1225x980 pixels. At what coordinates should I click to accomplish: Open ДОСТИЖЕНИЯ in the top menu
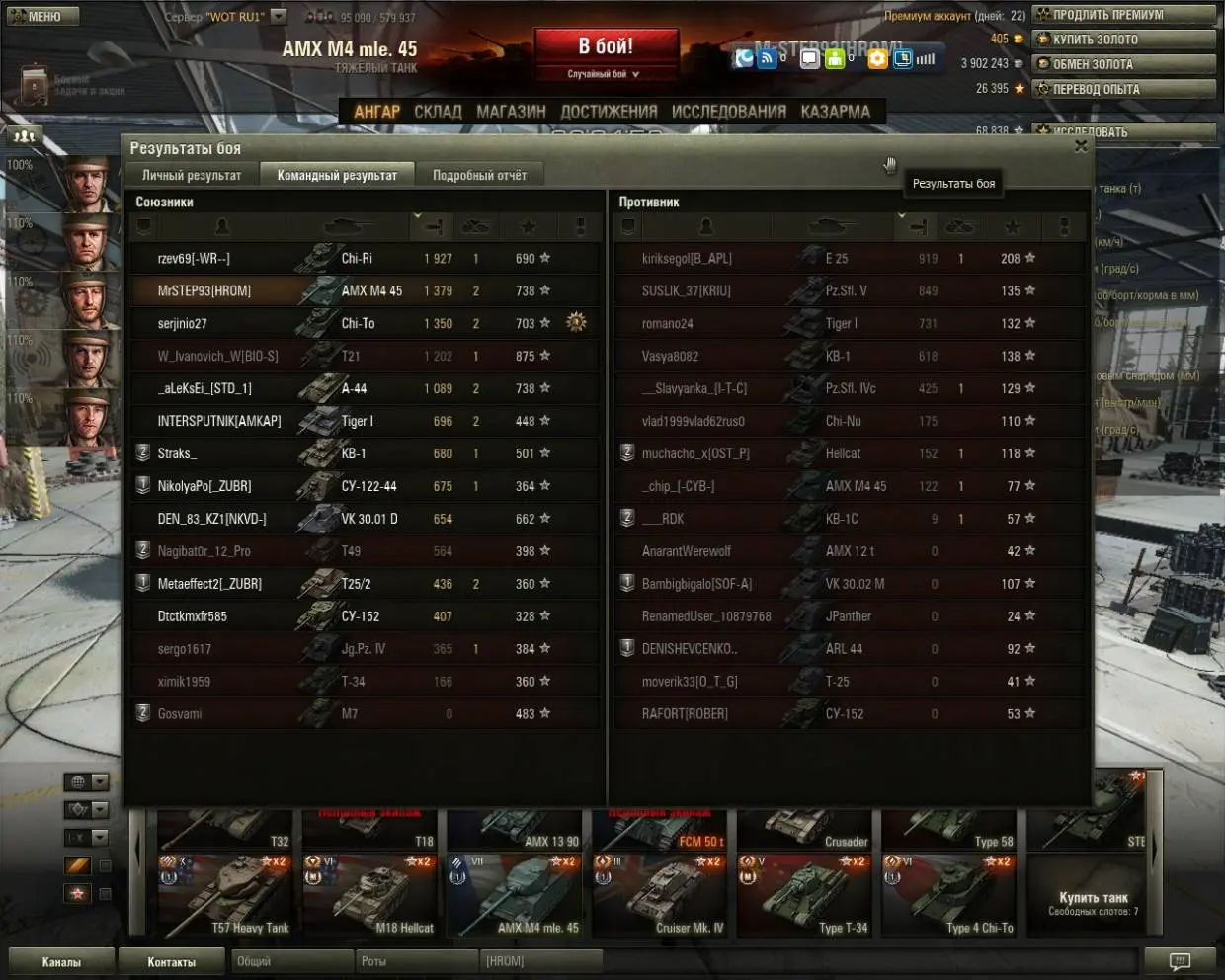(x=609, y=112)
